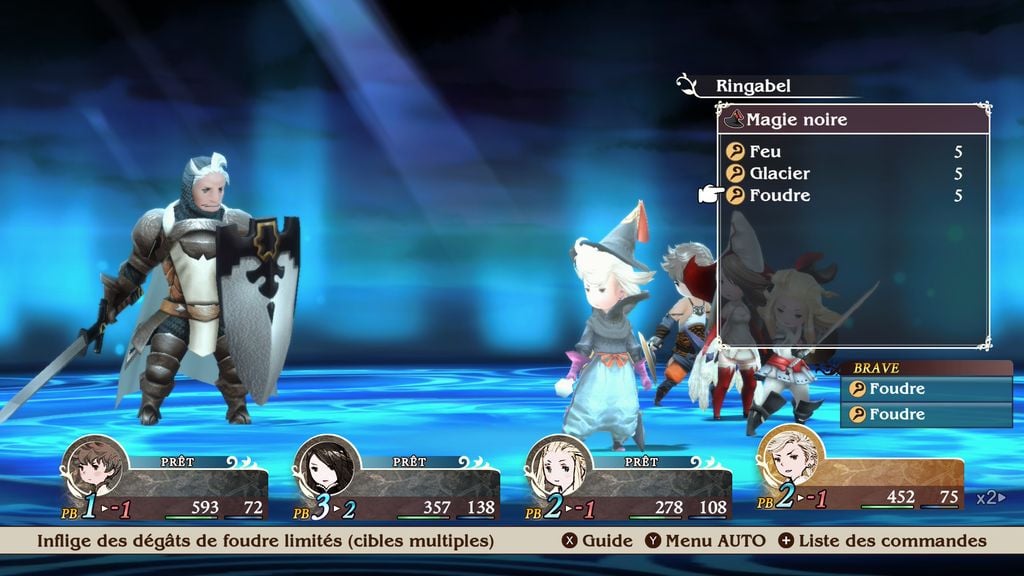
Task: Pick the Foudre spell in Magie noire
Action: pyautogui.click(x=779, y=196)
